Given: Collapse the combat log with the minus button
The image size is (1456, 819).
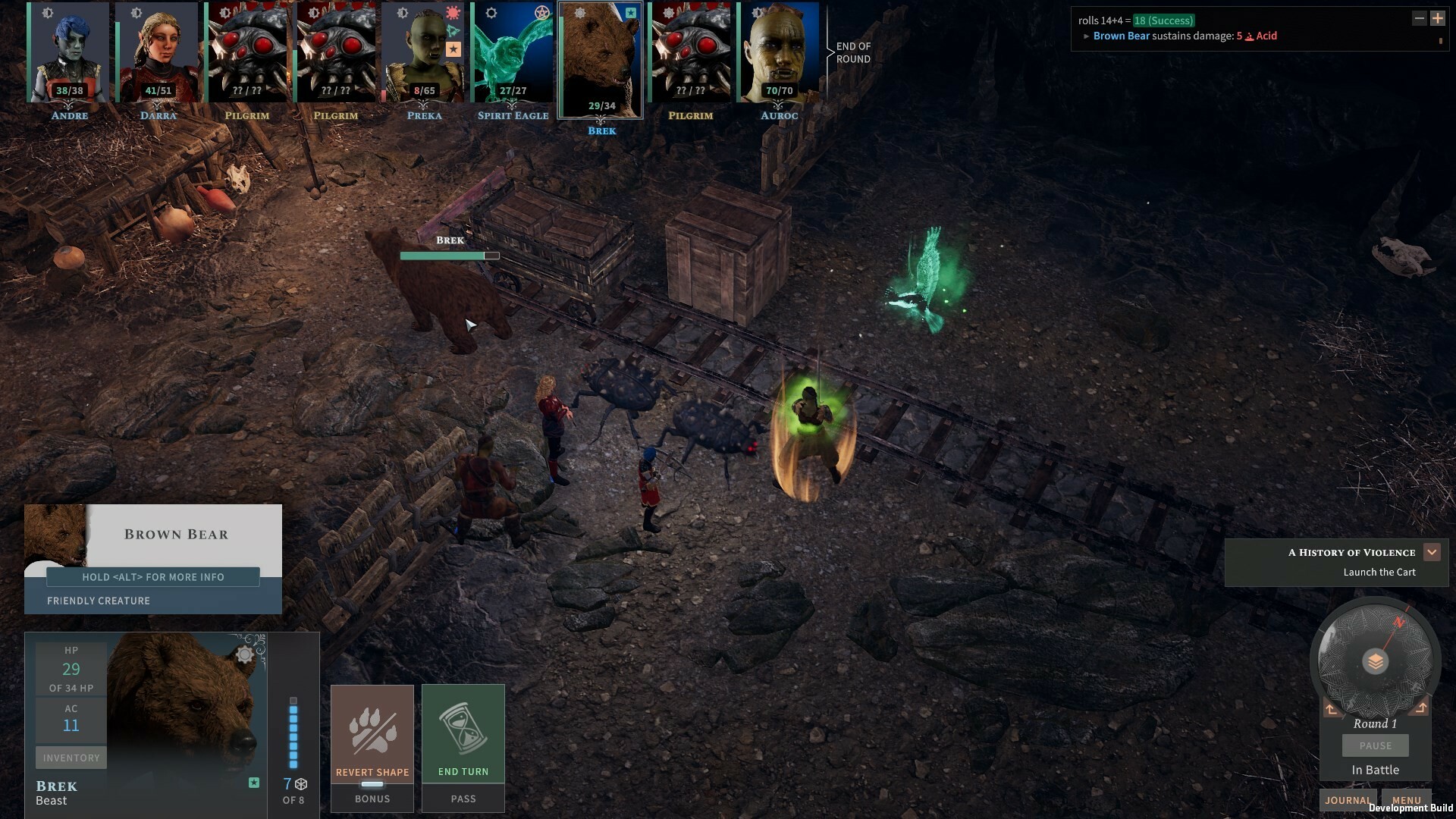Looking at the screenshot, I should coord(1419,17).
